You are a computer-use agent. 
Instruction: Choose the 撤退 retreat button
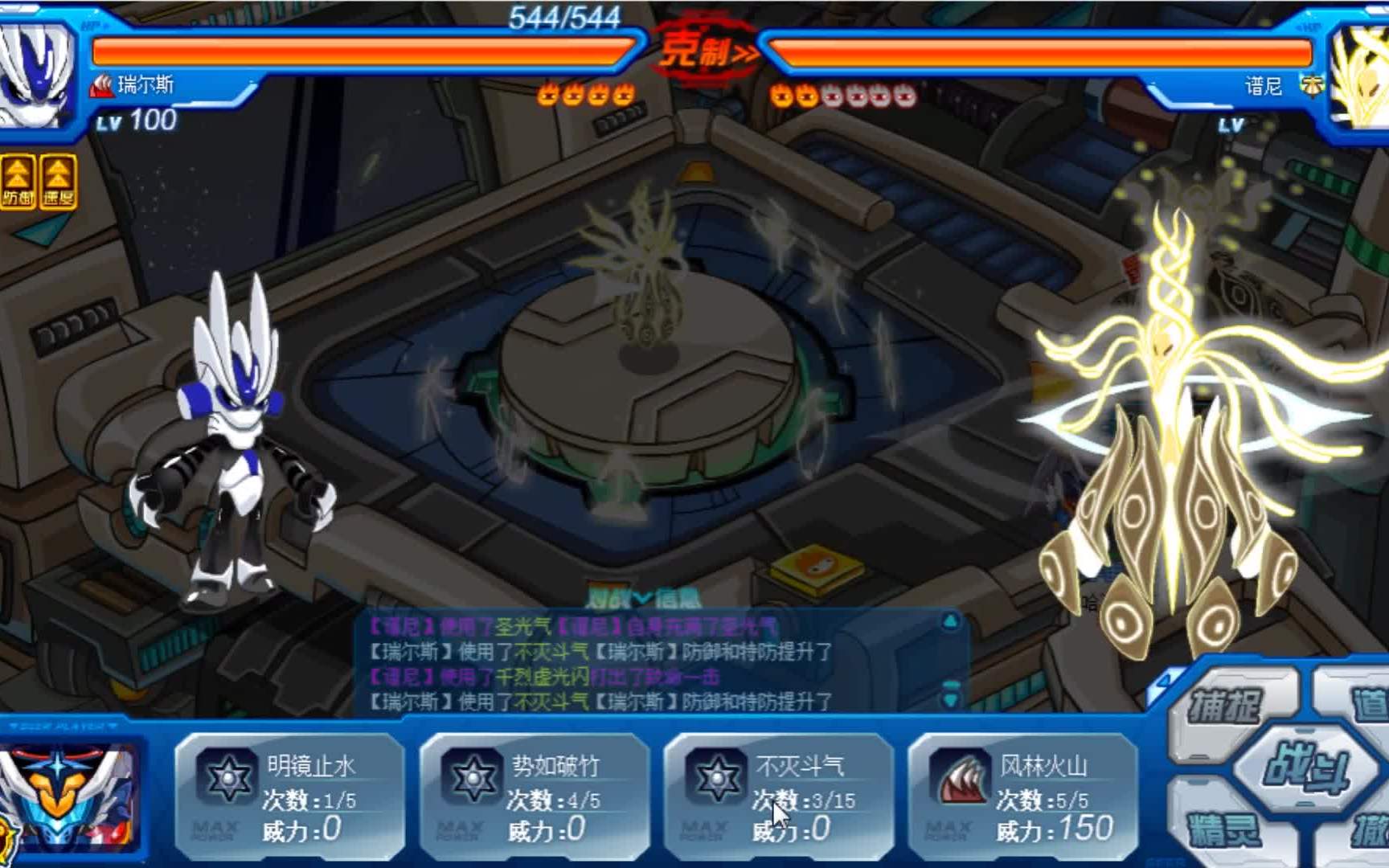coord(1366,829)
